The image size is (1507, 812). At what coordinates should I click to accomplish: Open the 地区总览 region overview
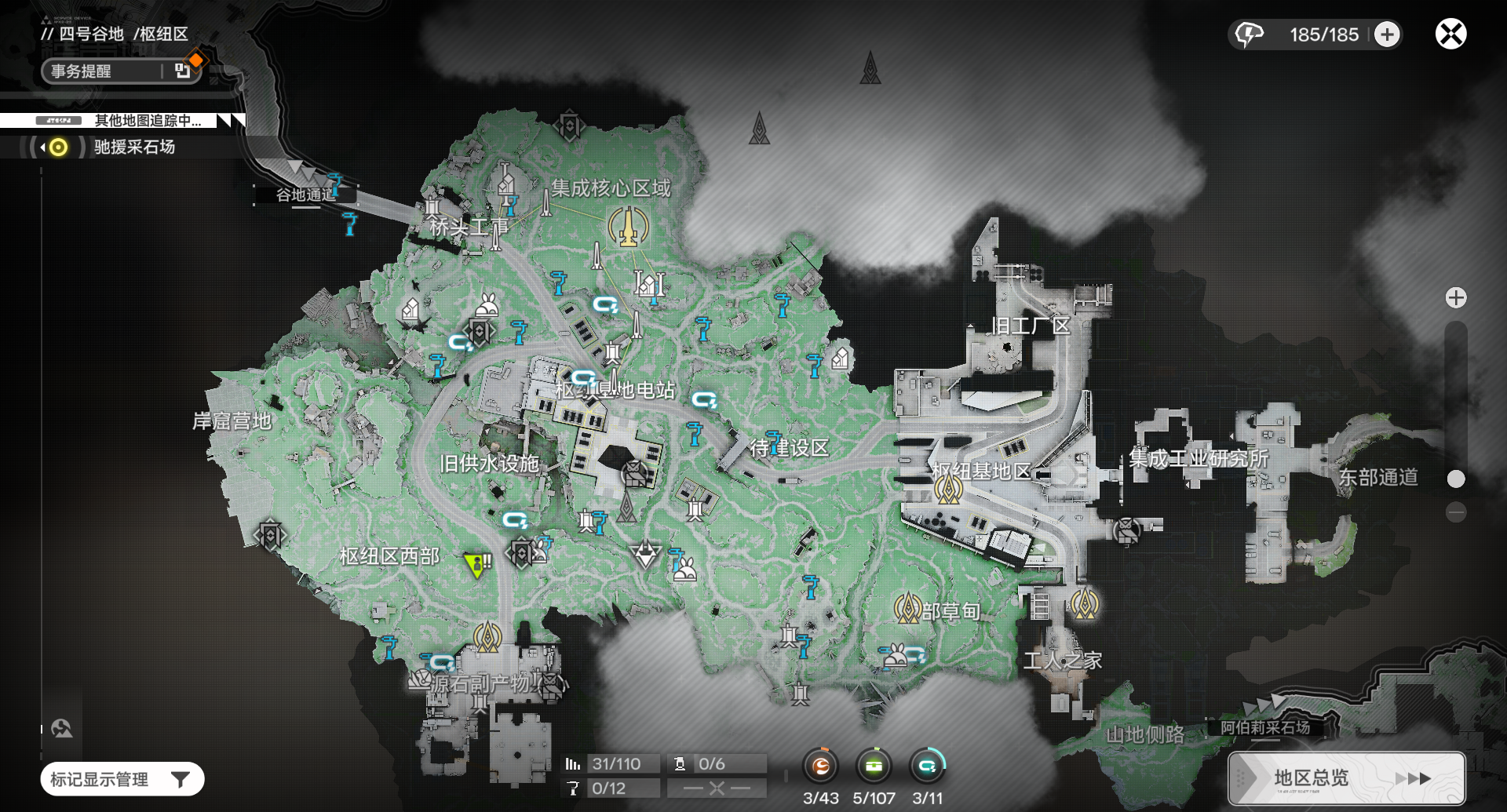(1346, 778)
